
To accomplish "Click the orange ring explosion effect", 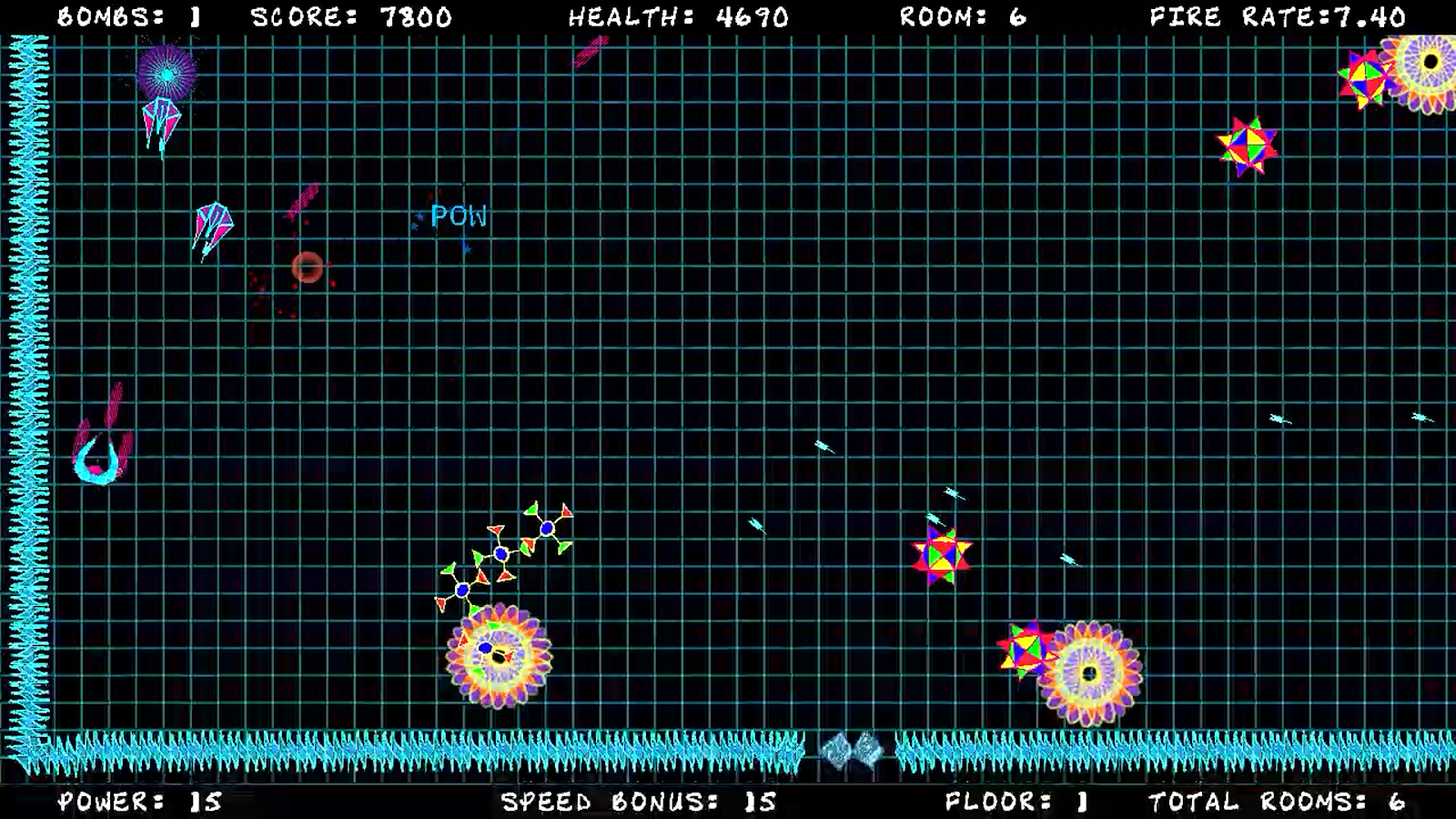I will coord(308,268).
